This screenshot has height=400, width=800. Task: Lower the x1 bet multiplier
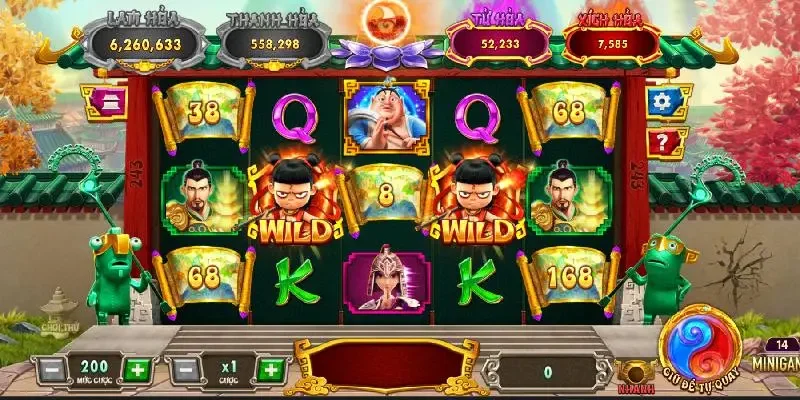tap(181, 369)
